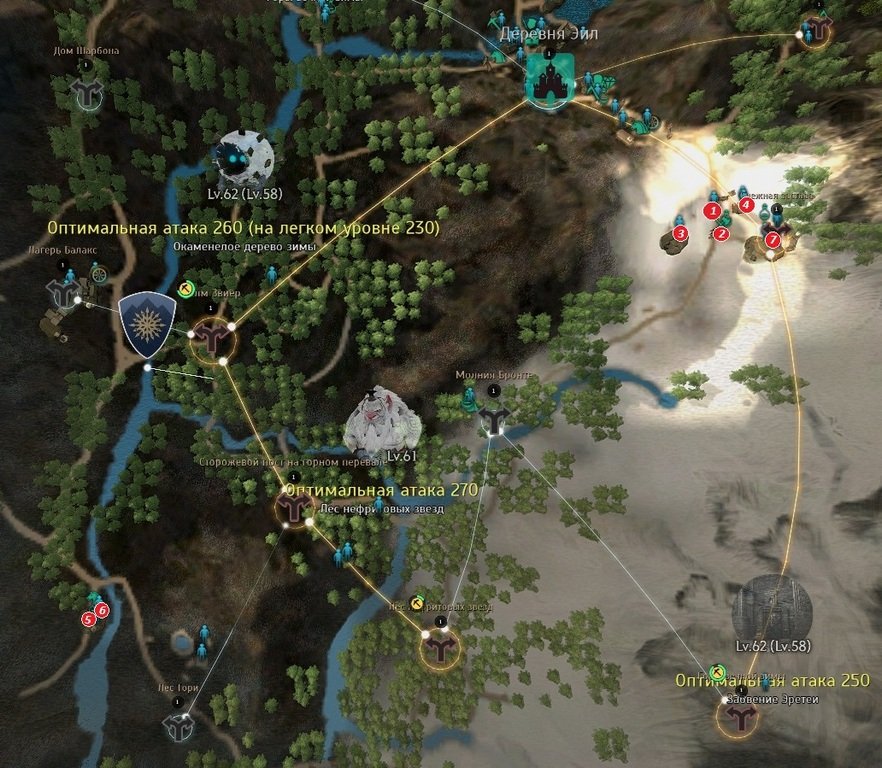882x768 pixels.
Task: Open the Забвение Эретеи node
Action: click(x=740, y=717)
